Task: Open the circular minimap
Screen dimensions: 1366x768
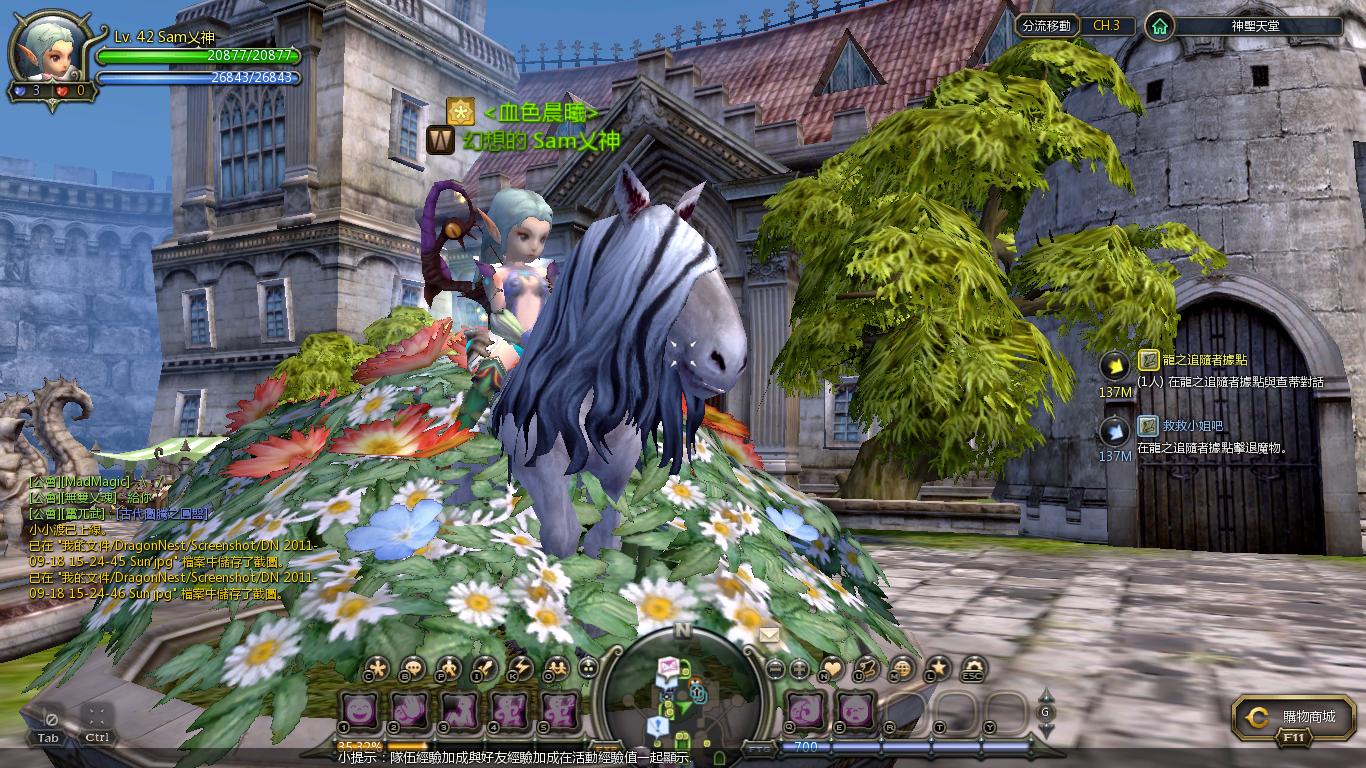Action: 682,692
